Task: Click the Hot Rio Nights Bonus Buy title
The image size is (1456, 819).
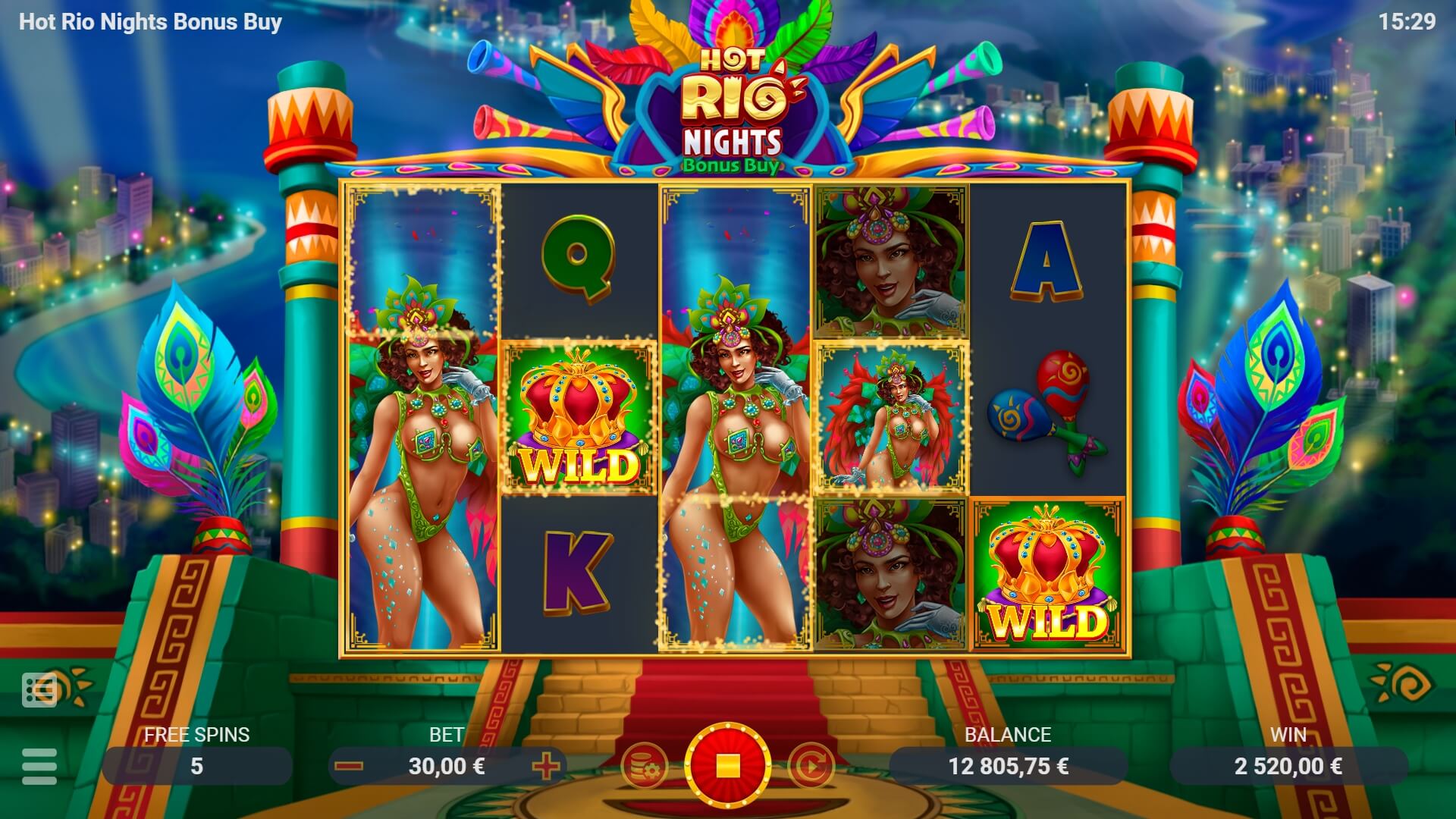Action: click(149, 23)
